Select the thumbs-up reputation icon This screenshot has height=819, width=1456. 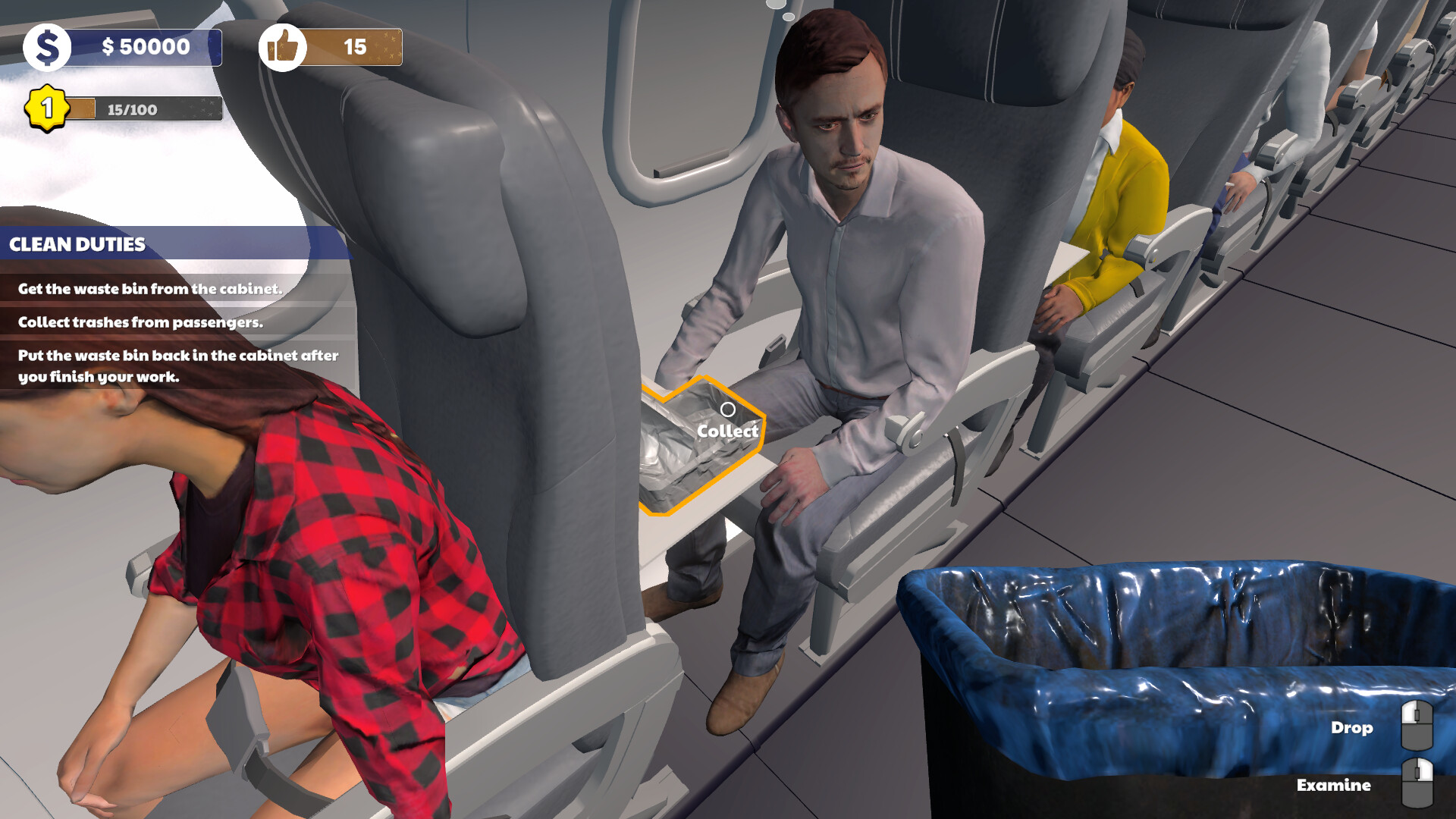pos(284,47)
